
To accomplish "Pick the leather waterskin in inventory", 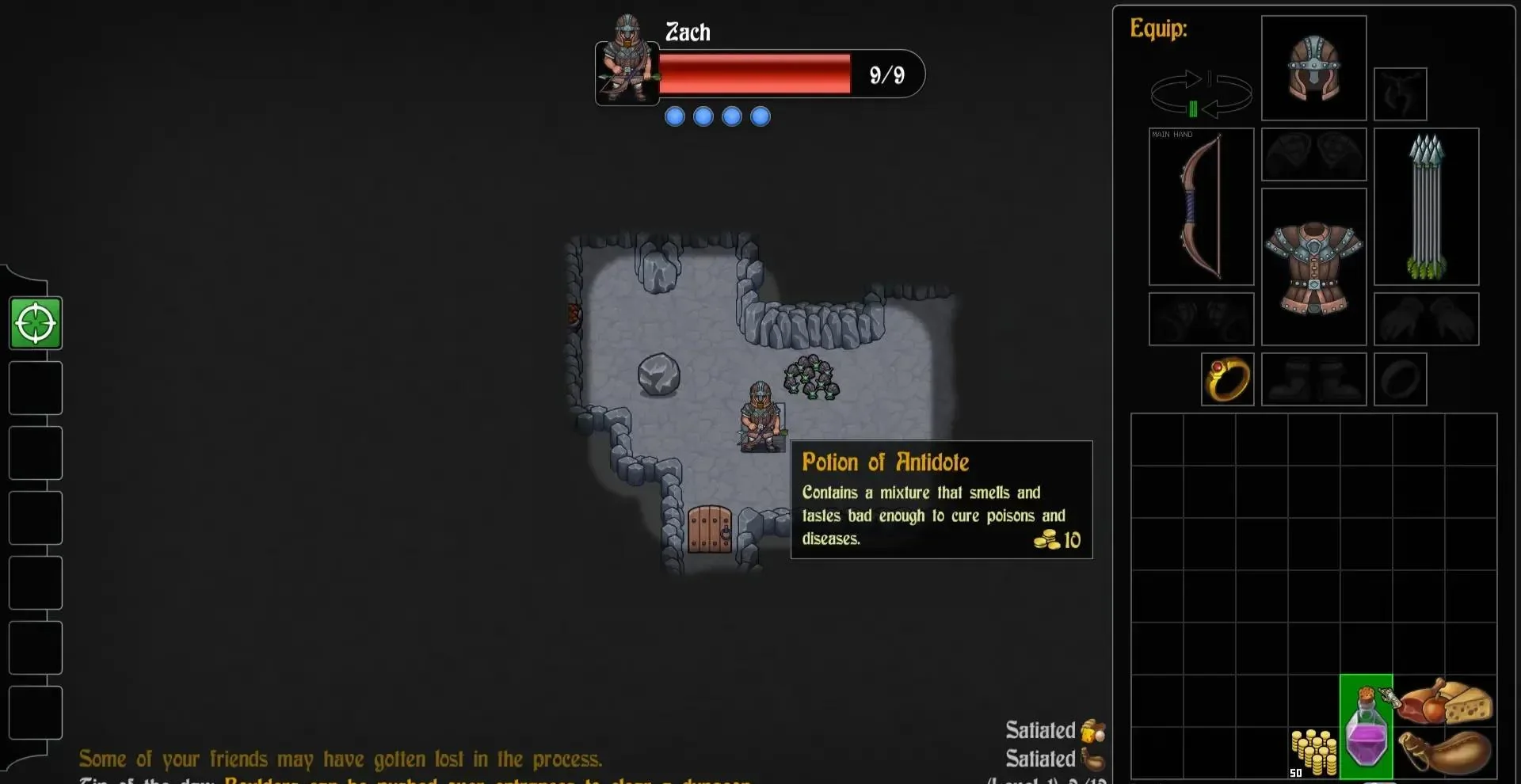I will coord(1445,752).
